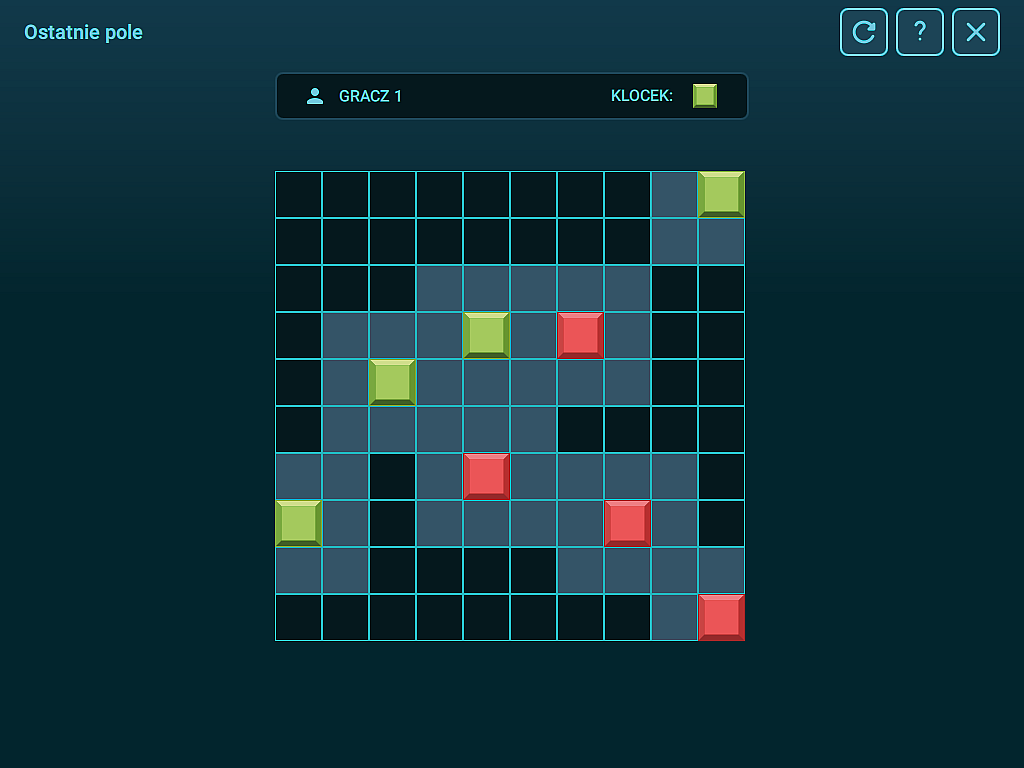Select the red block in the board's corner
1024x768 pixels.
tap(721, 617)
